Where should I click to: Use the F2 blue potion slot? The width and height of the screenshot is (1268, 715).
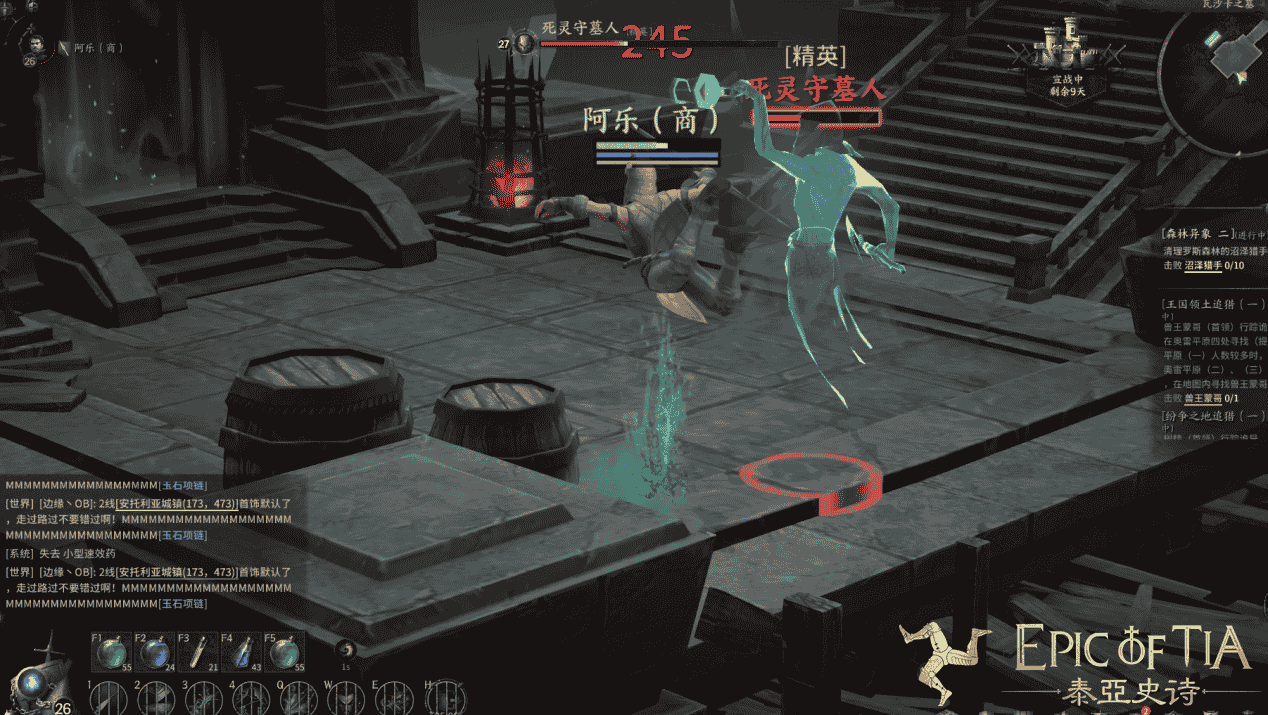point(152,653)
